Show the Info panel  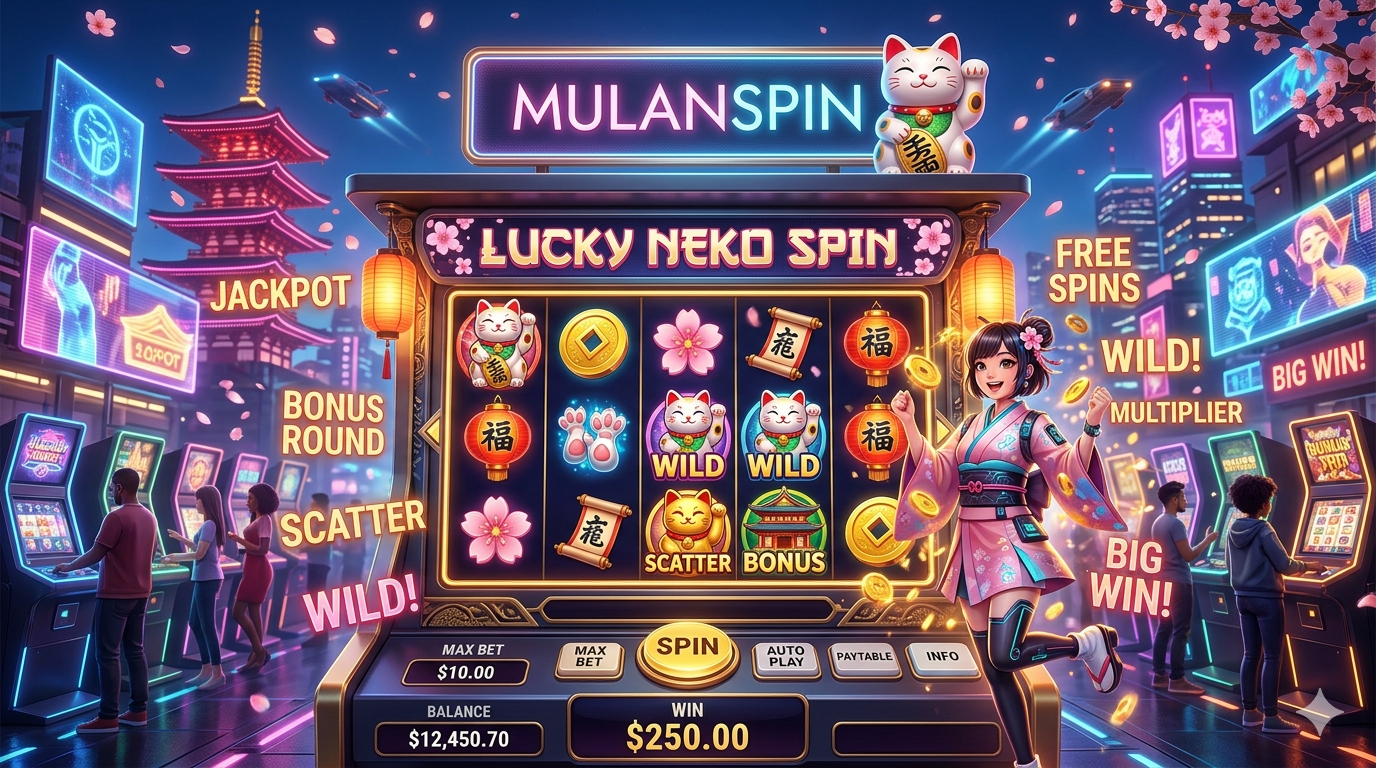coord(942,658)
